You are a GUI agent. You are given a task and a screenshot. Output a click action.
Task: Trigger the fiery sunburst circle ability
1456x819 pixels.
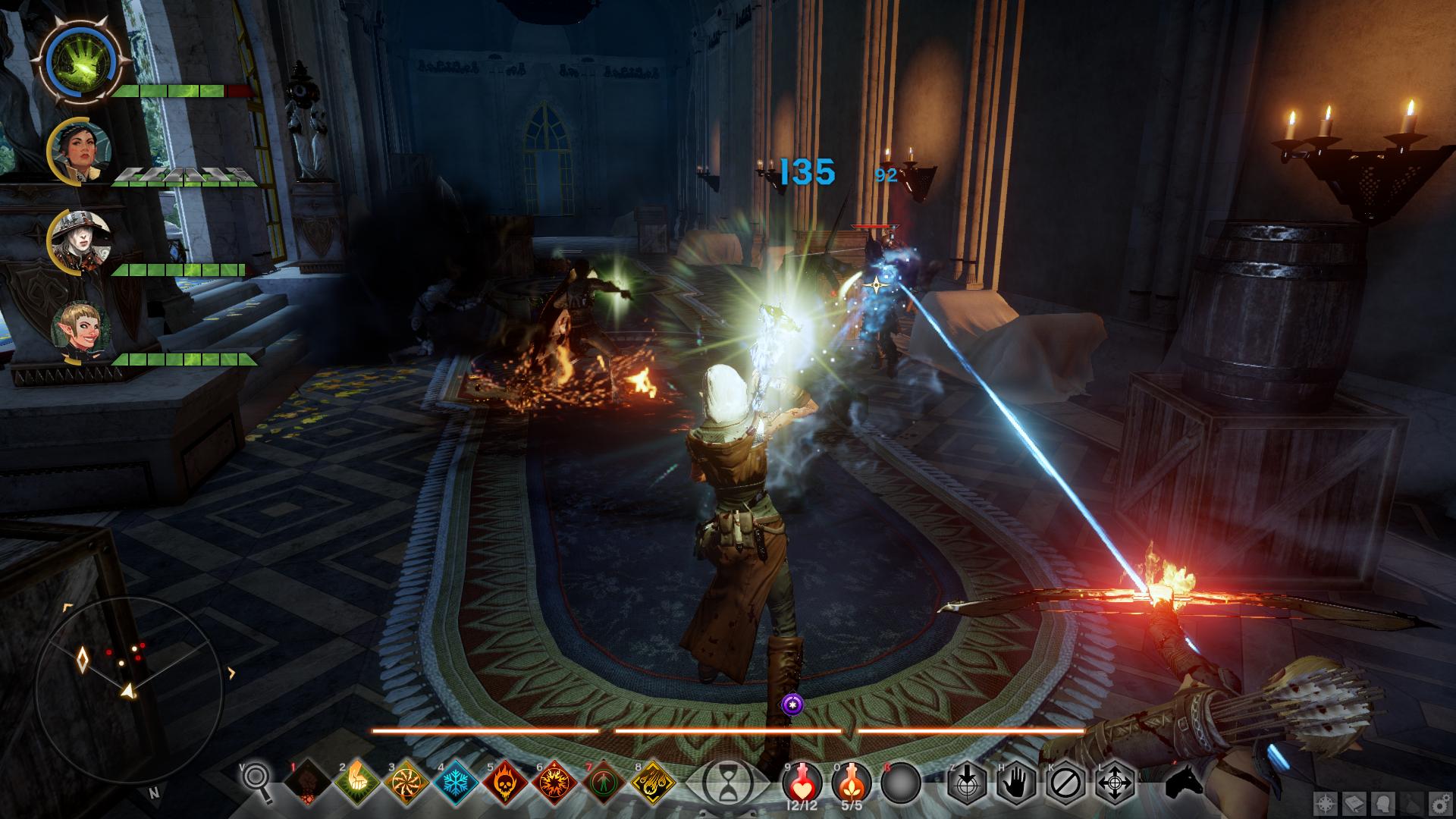(556, 781)
